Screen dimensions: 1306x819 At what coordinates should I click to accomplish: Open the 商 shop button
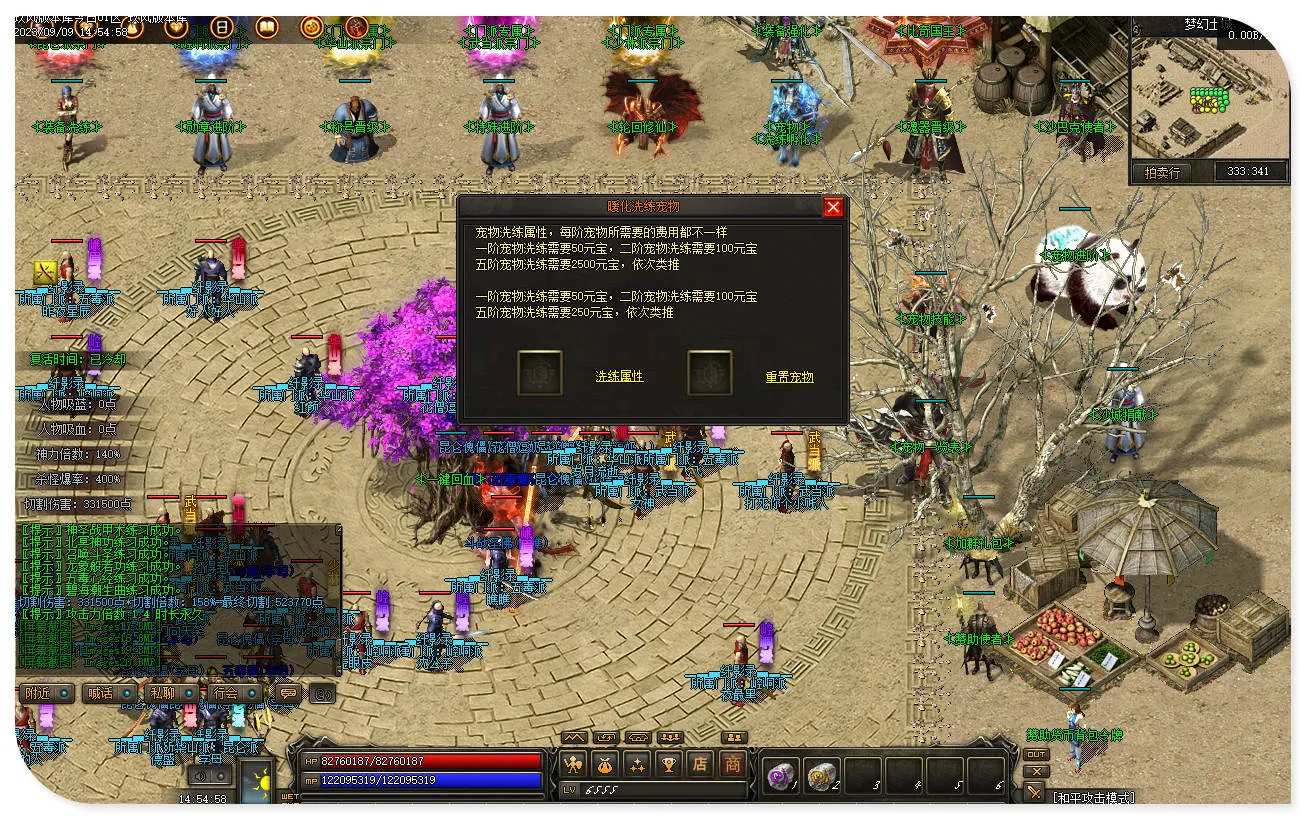coord(733,765)
